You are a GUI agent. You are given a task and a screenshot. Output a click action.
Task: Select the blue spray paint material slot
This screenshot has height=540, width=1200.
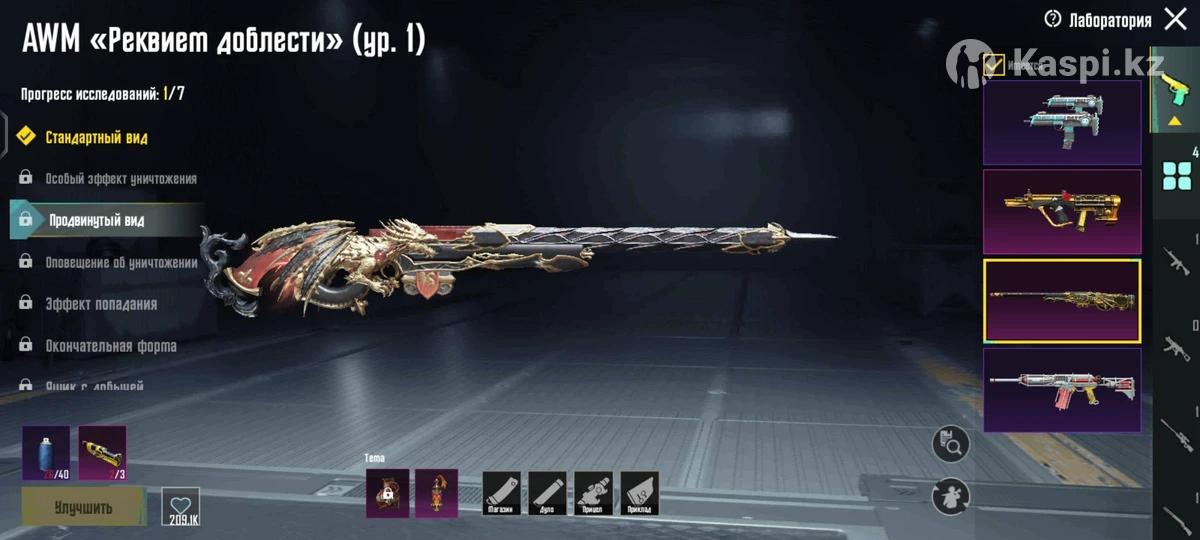(46, 452)
